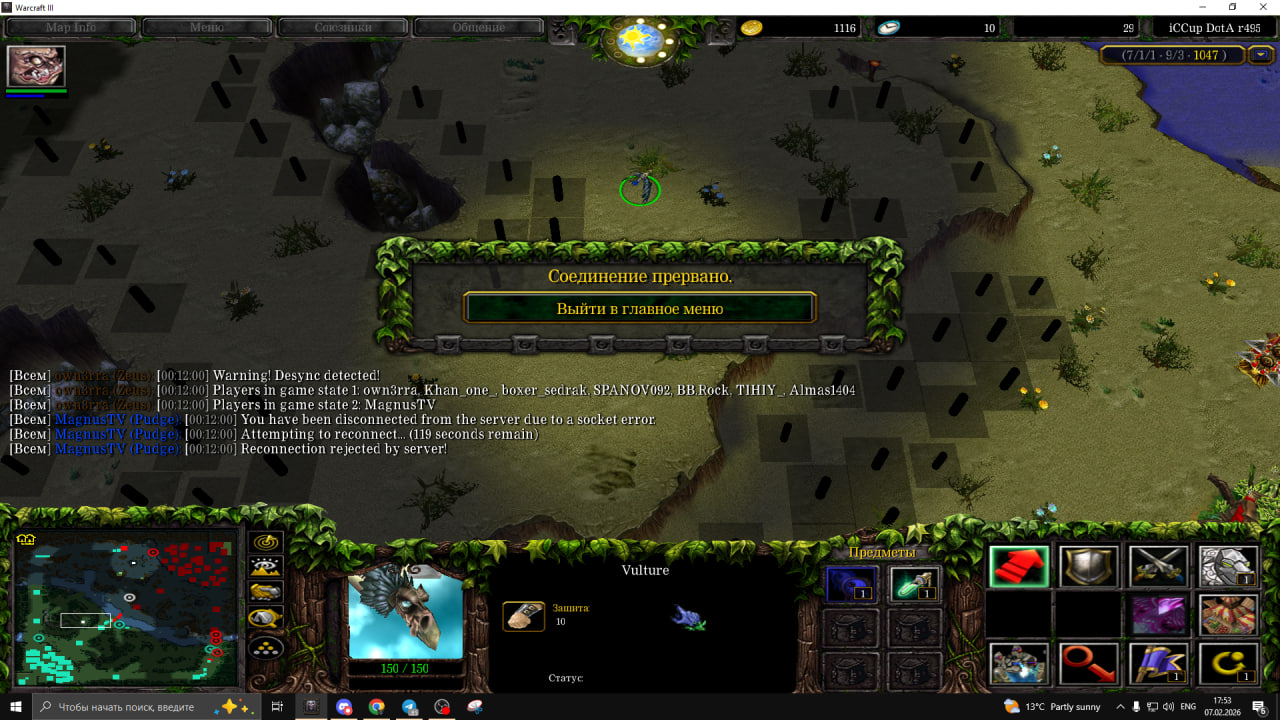Click the Vulture unit portrait
The width and height of the screenshot is (1280, 720).
click(x=406, y=611)
